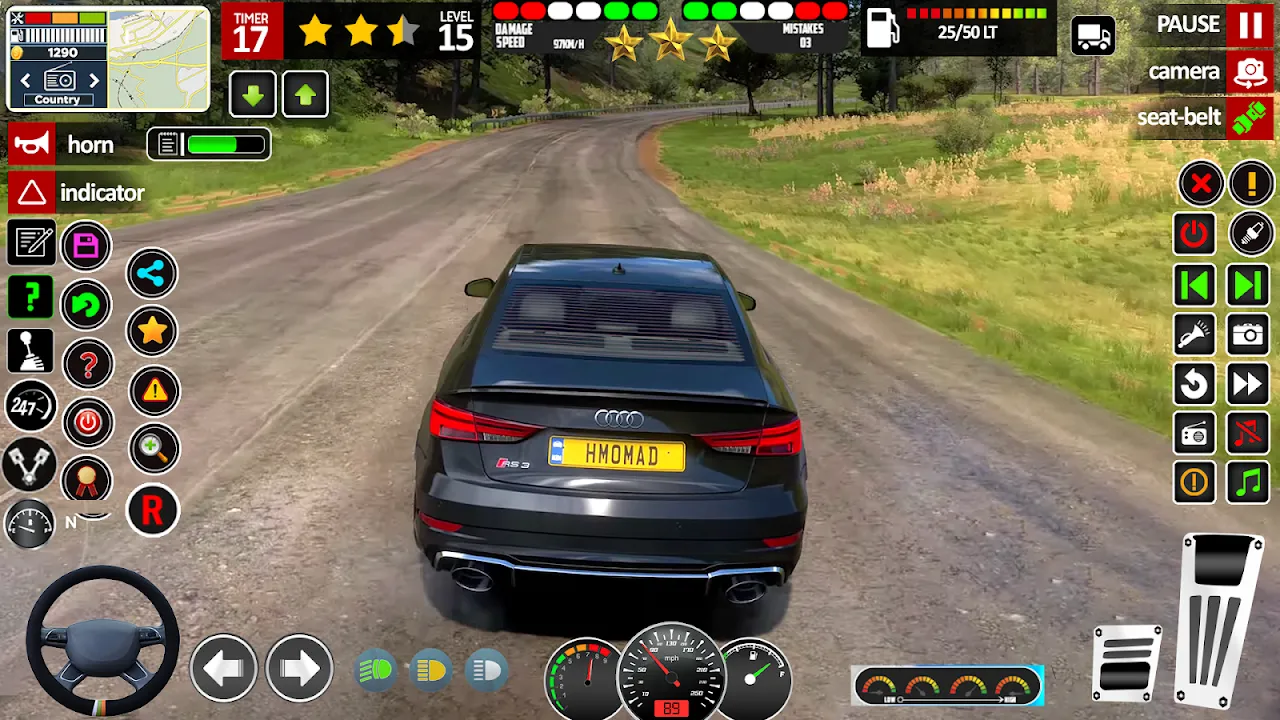This screenshot has height=720, width=1280.
Task: Open the purple save disk icon
Action: 87,246
